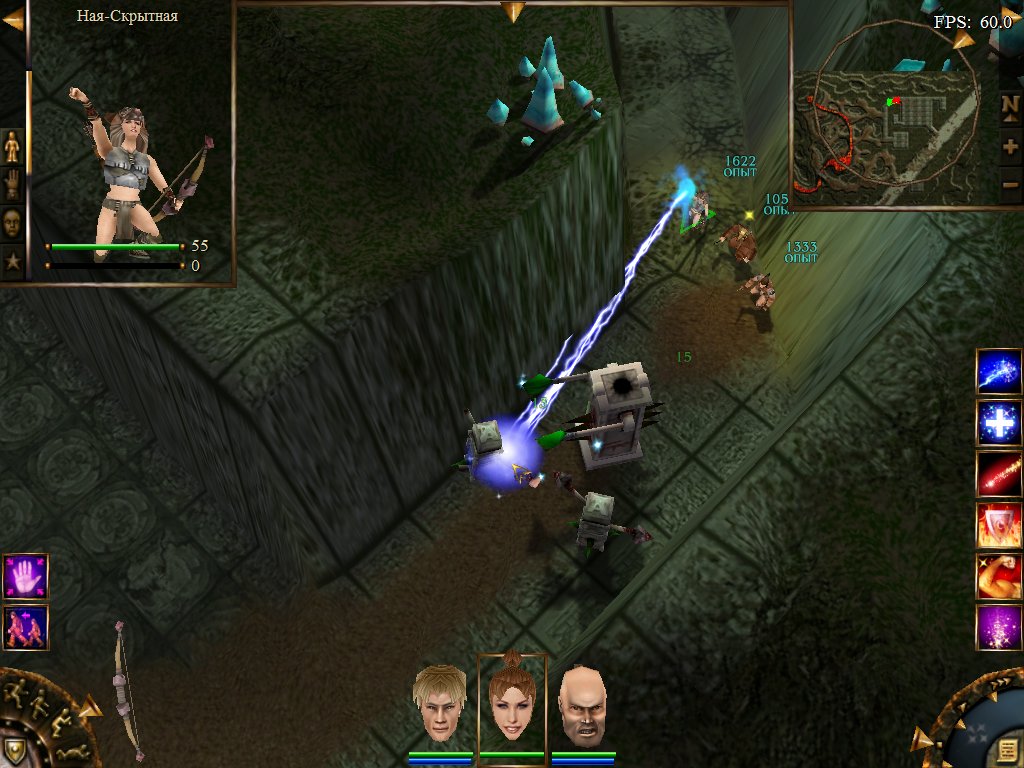Zoom in the minimap with plus button

[1010, 146]
